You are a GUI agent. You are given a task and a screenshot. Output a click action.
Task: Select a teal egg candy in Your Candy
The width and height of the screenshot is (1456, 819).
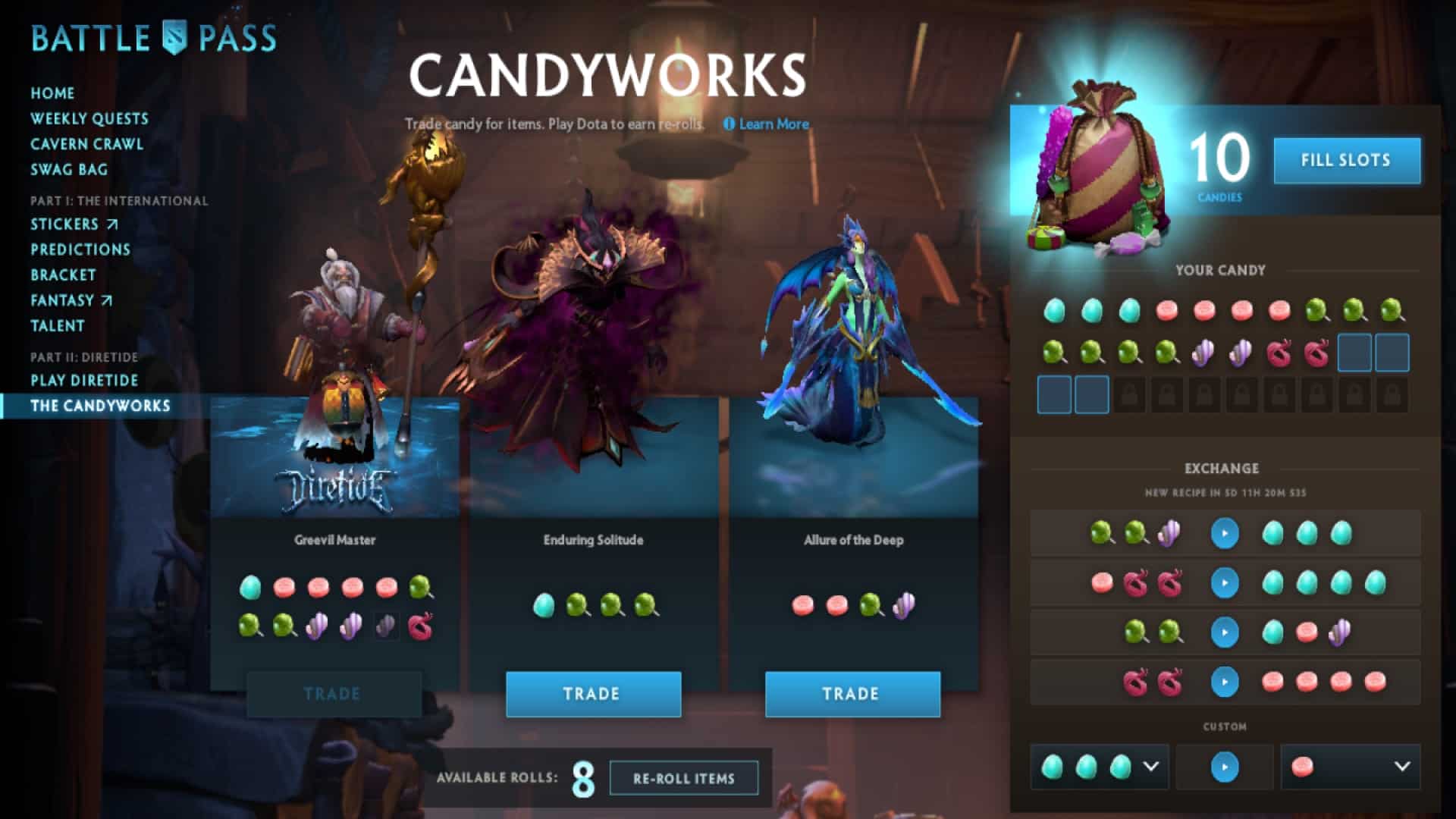tap(1054, 309)
